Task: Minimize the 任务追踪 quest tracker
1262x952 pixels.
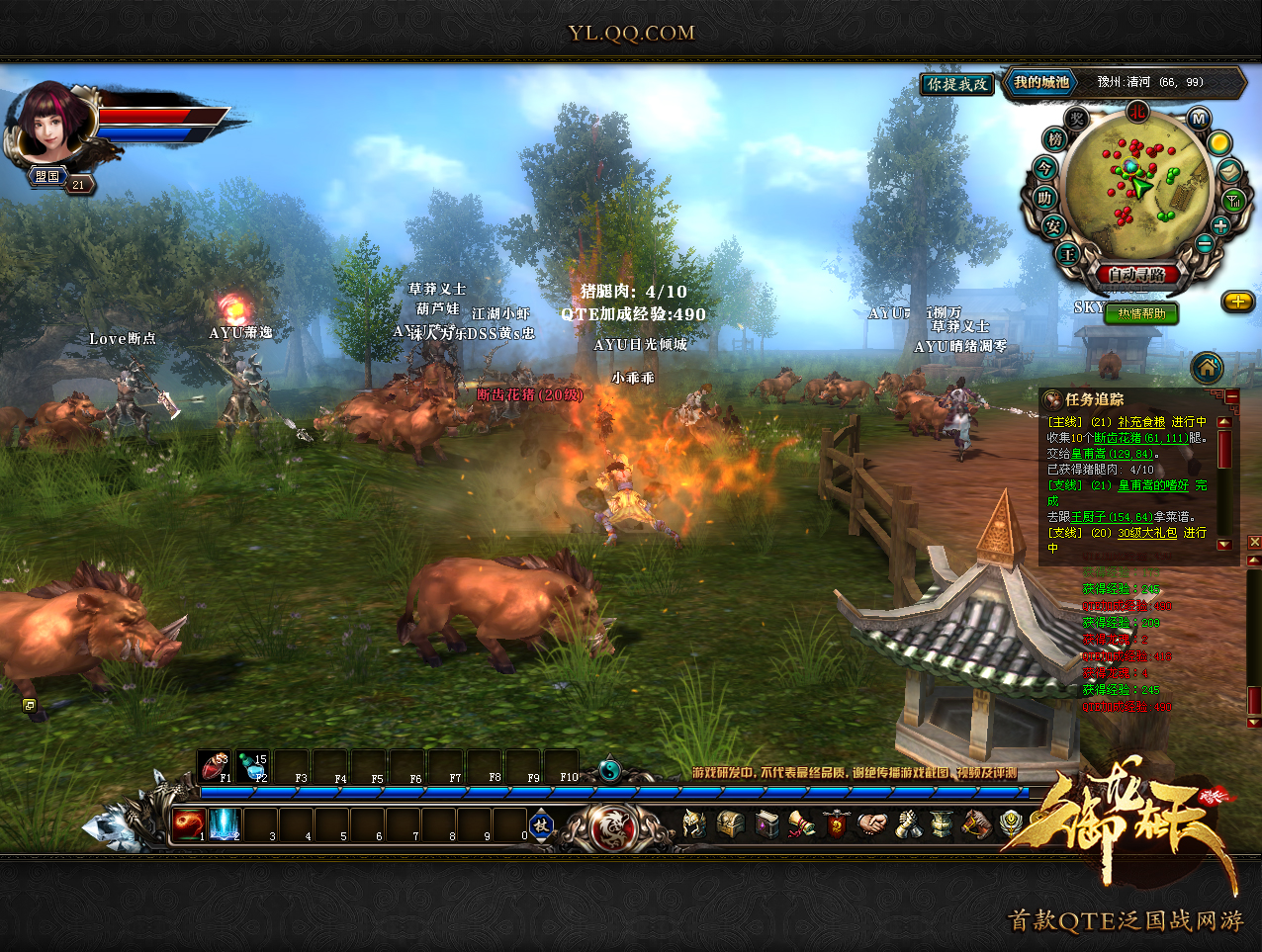Action: click(1231, 397)
